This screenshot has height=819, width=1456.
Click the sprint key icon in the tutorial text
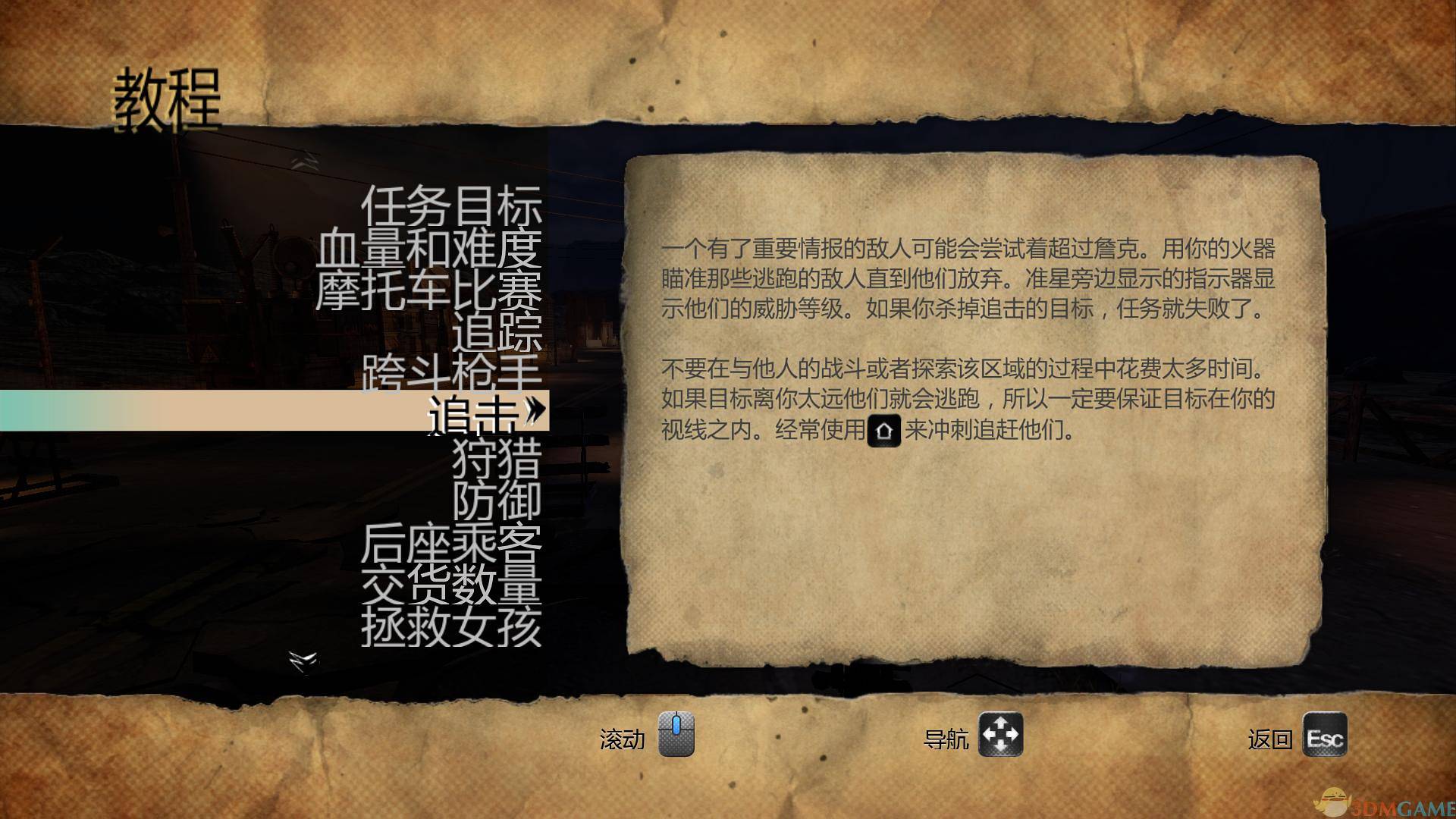(884, 429)
